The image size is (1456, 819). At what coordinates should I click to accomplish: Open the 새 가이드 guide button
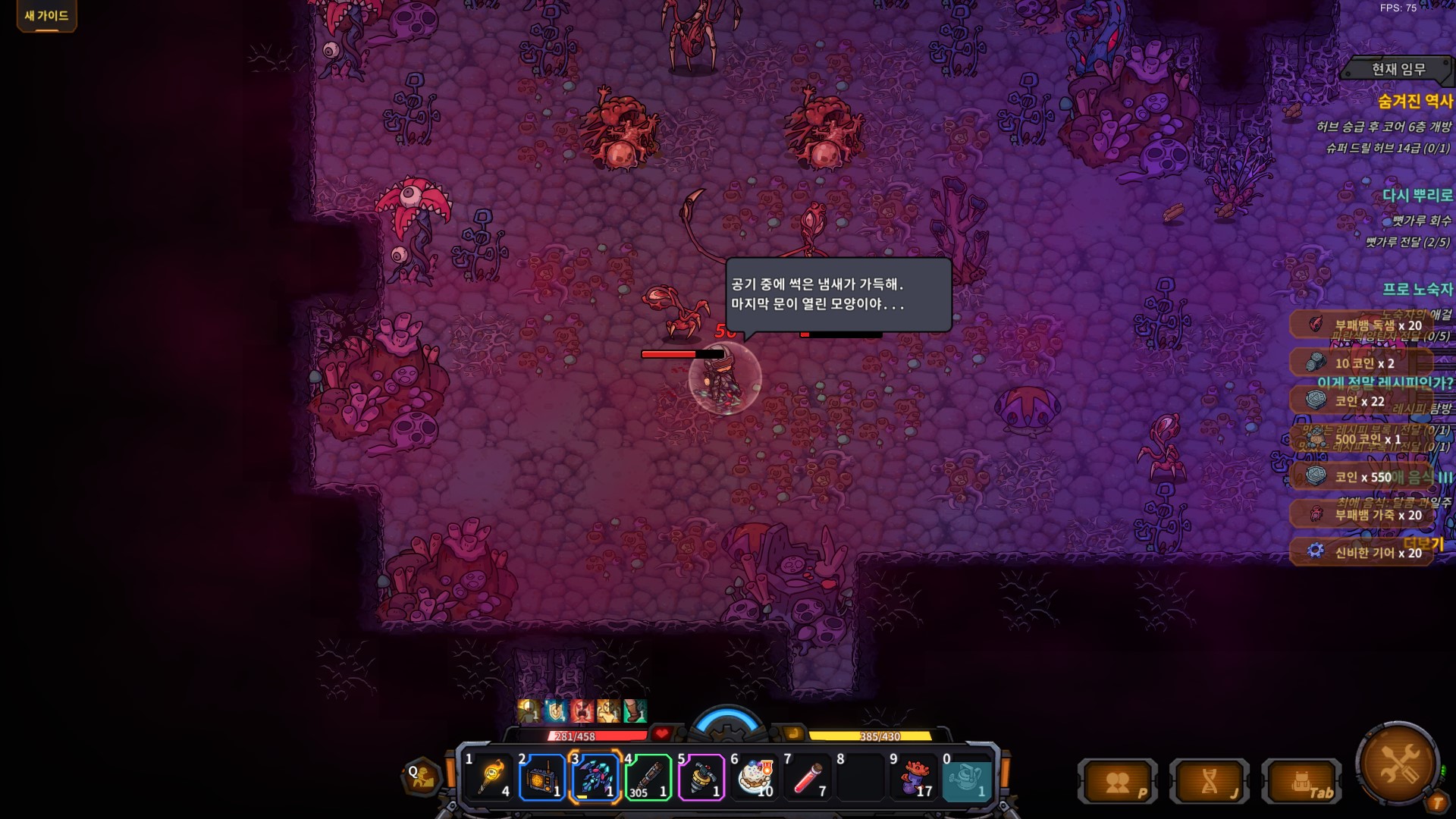[46, 16]
